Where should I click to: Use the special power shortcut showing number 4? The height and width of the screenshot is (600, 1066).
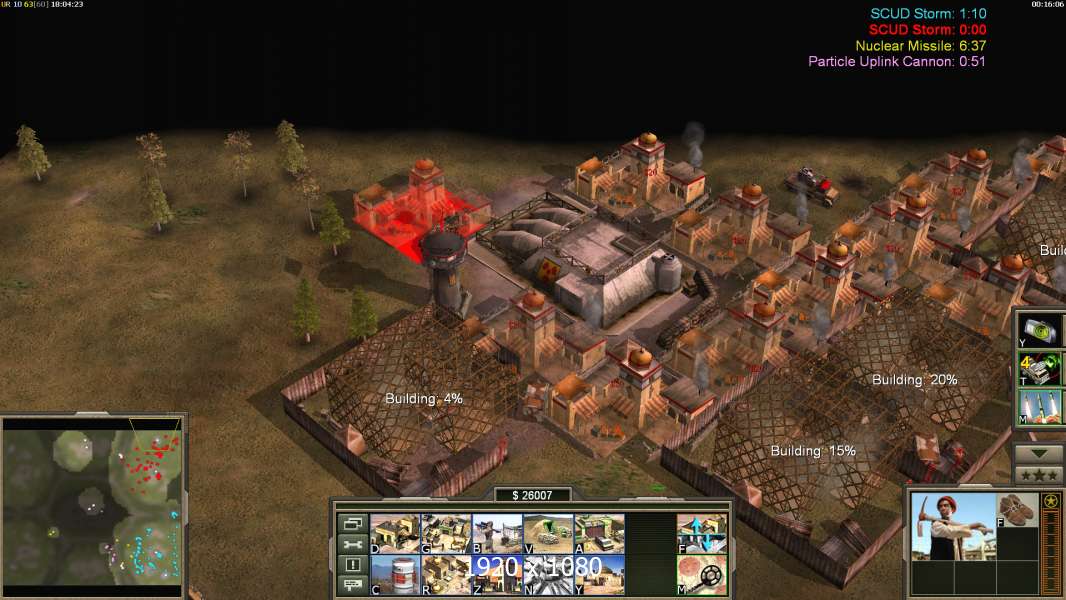(x=1037, y=369)
